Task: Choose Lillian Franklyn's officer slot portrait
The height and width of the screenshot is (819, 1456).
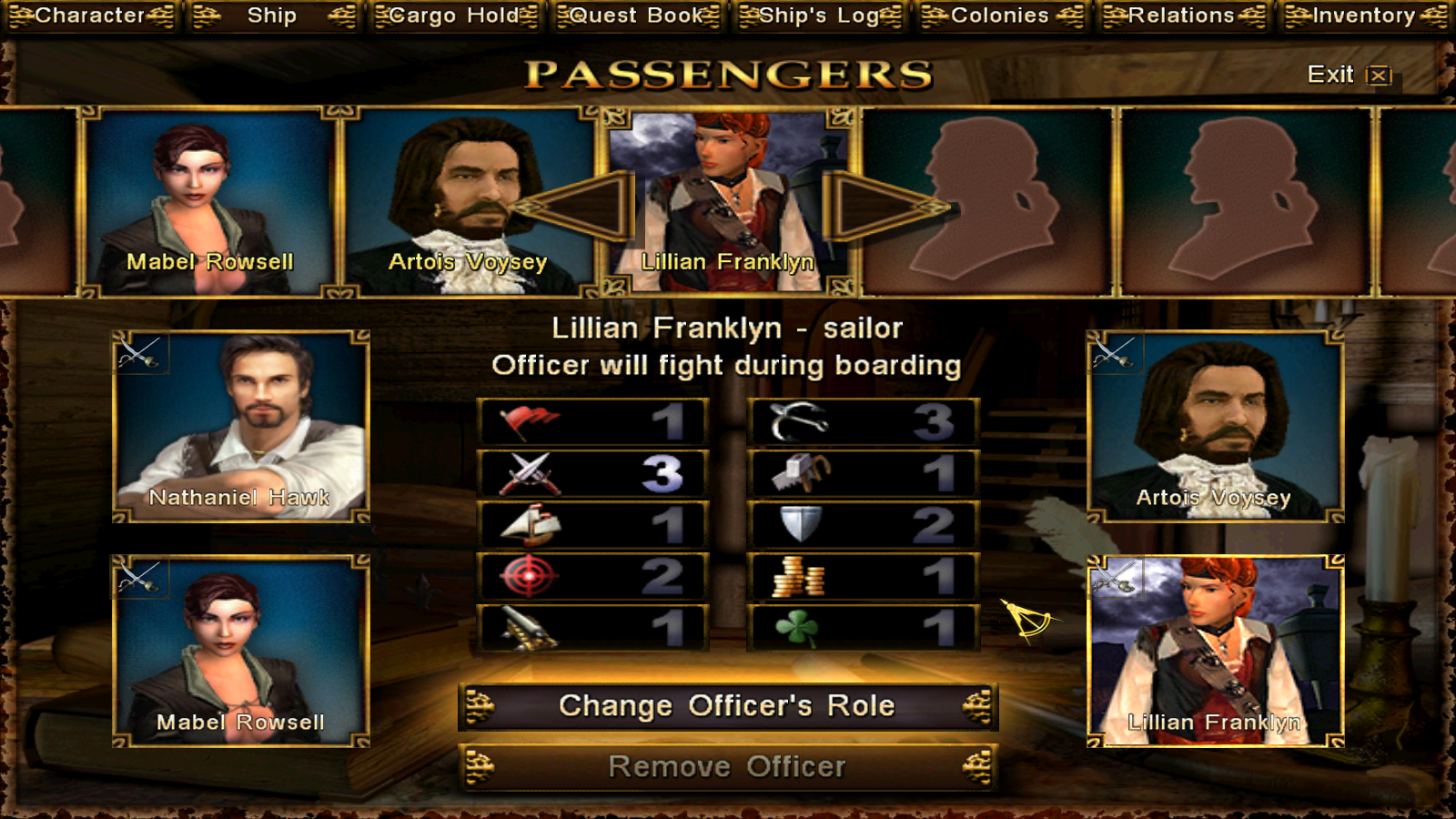Action: pos(1215,651)
